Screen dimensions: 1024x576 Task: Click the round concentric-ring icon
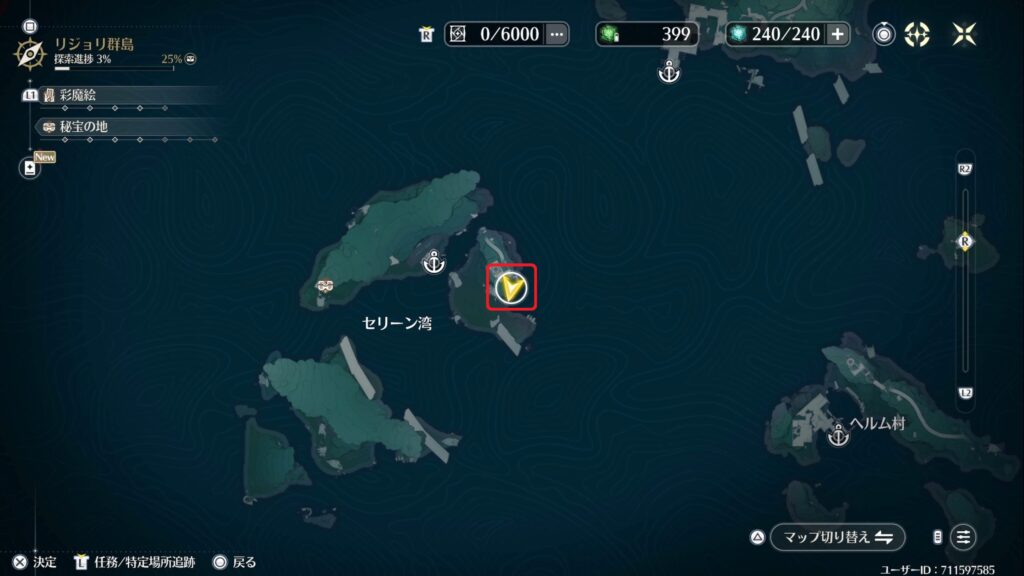(x=884, y=34)
